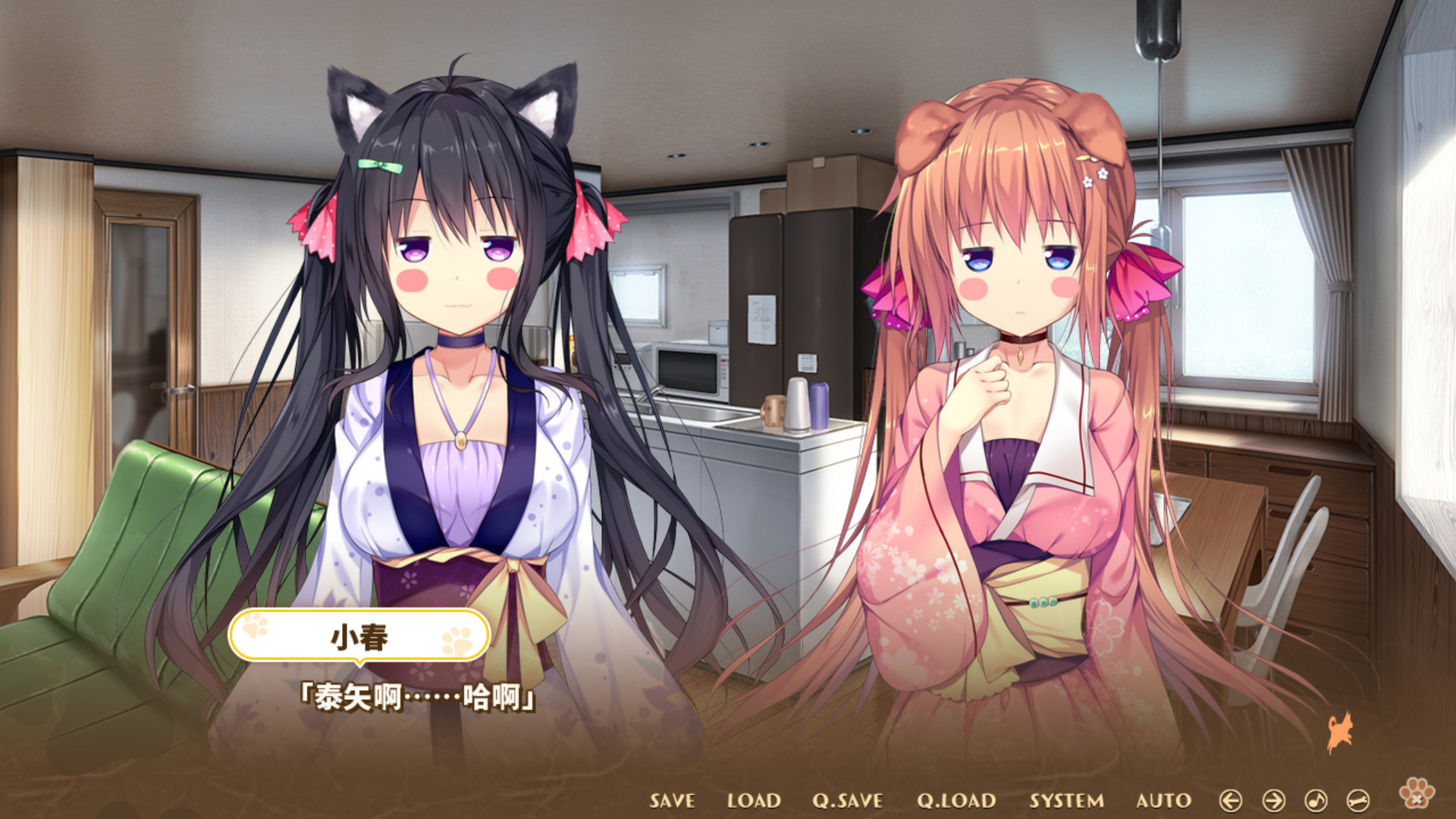
Task: Open the LOAD screen
Action: [x=755, y=800]
